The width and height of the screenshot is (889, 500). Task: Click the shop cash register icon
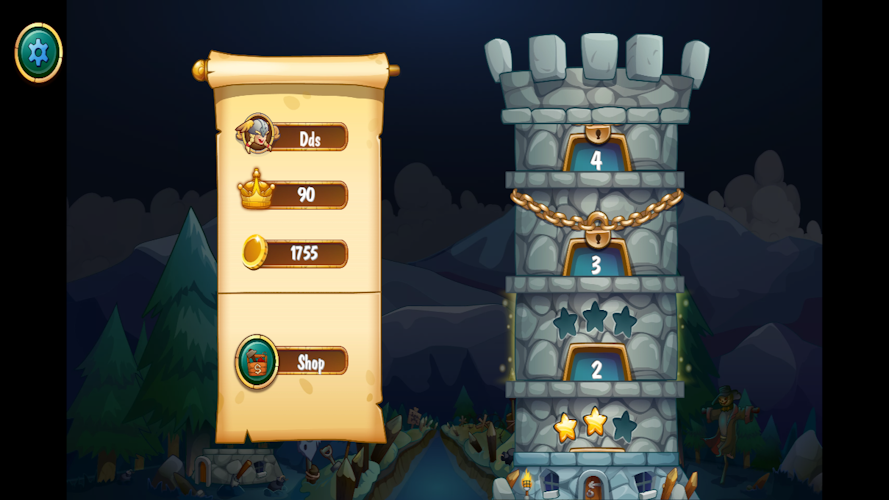pyautogui.click(x=257, y=361)
